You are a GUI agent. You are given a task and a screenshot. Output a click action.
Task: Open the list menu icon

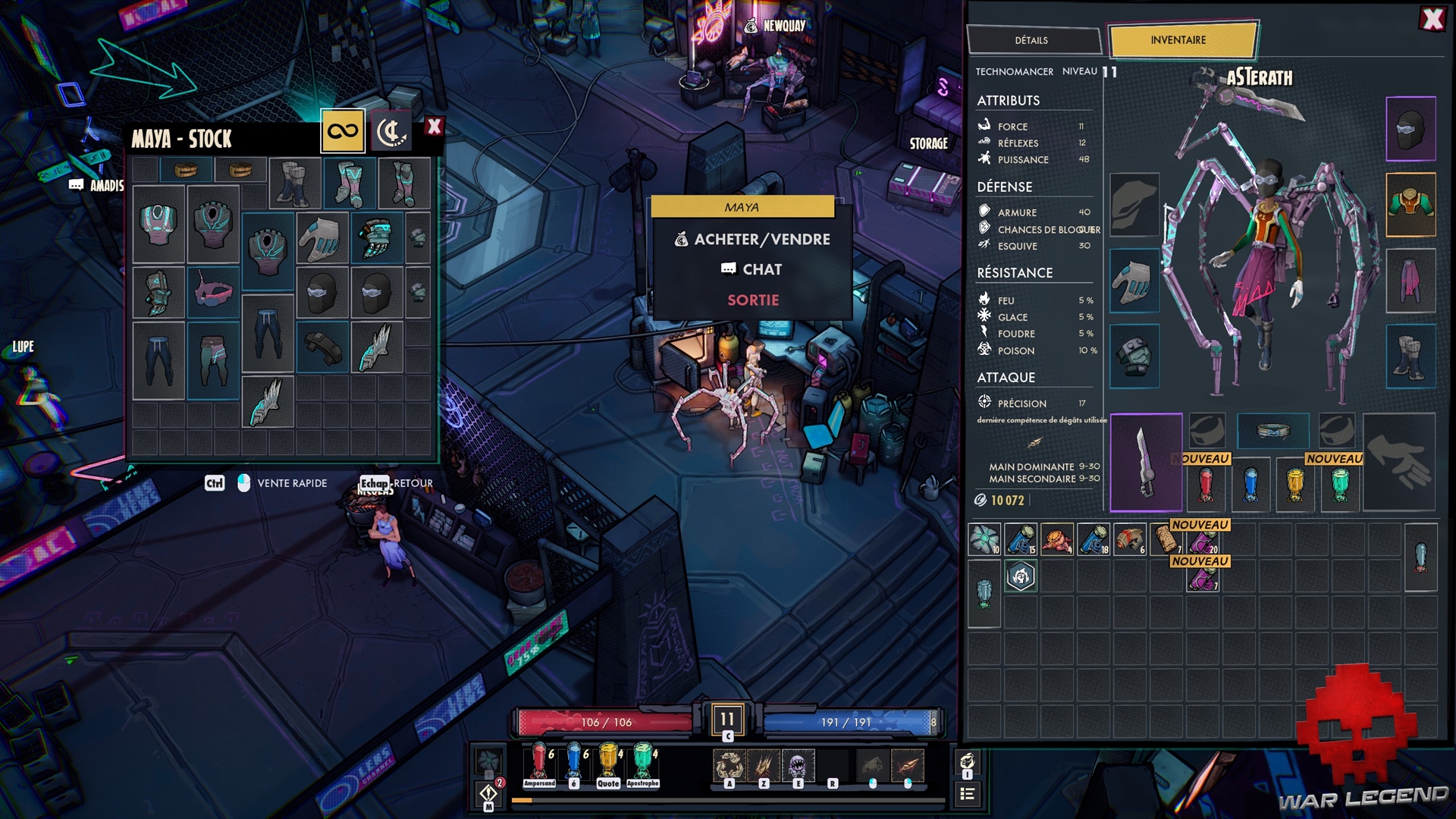(x=967, y=794)
